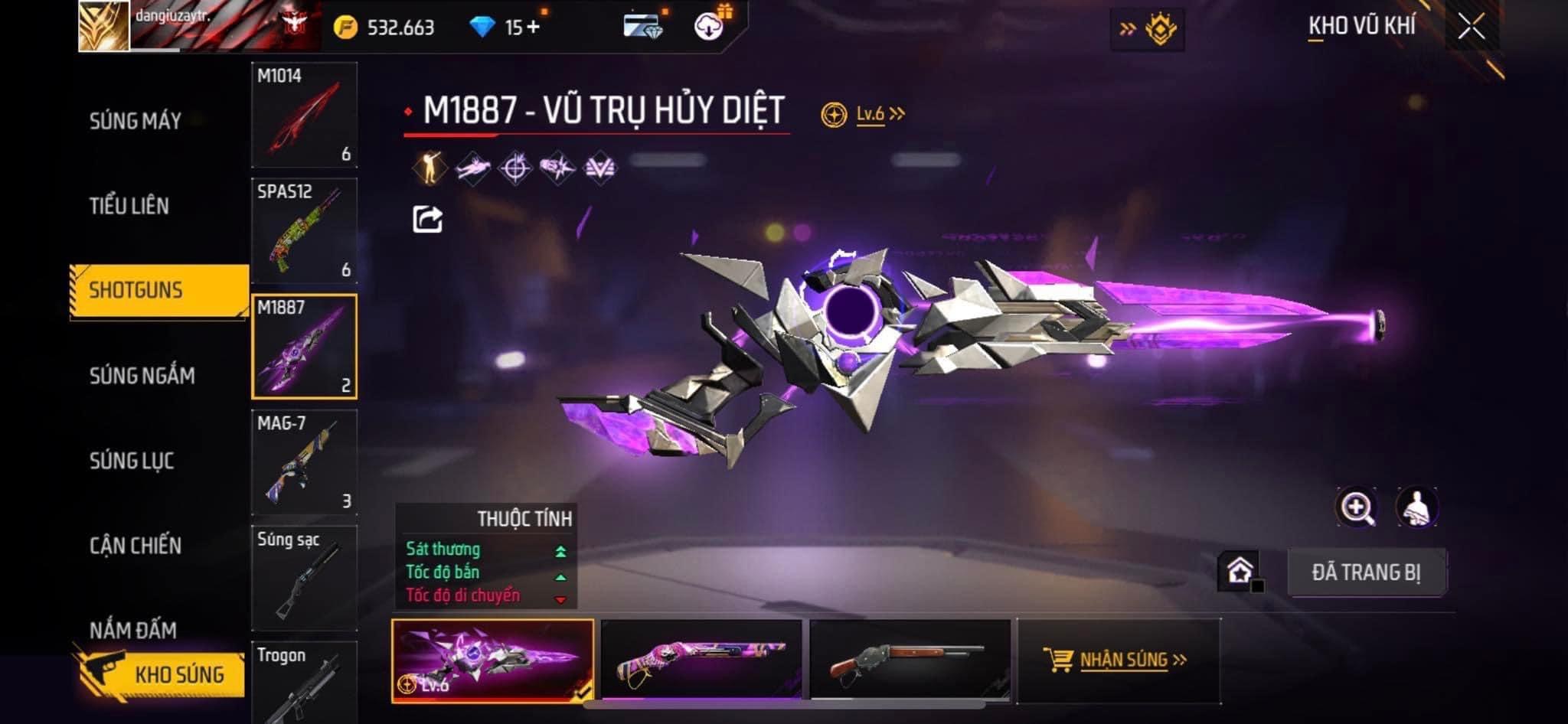The height and width of the screenshot is (724, 1568).
Task: Show the Súng Lục category
Action: pos(132,461)
